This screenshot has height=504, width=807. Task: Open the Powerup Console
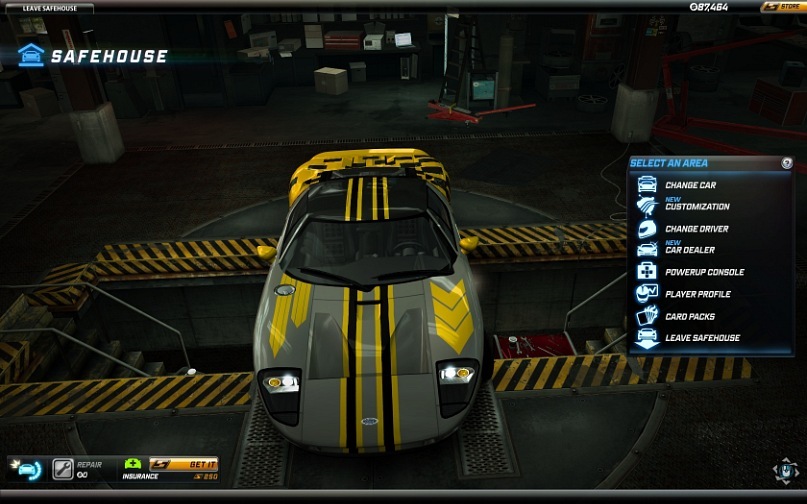704,272
